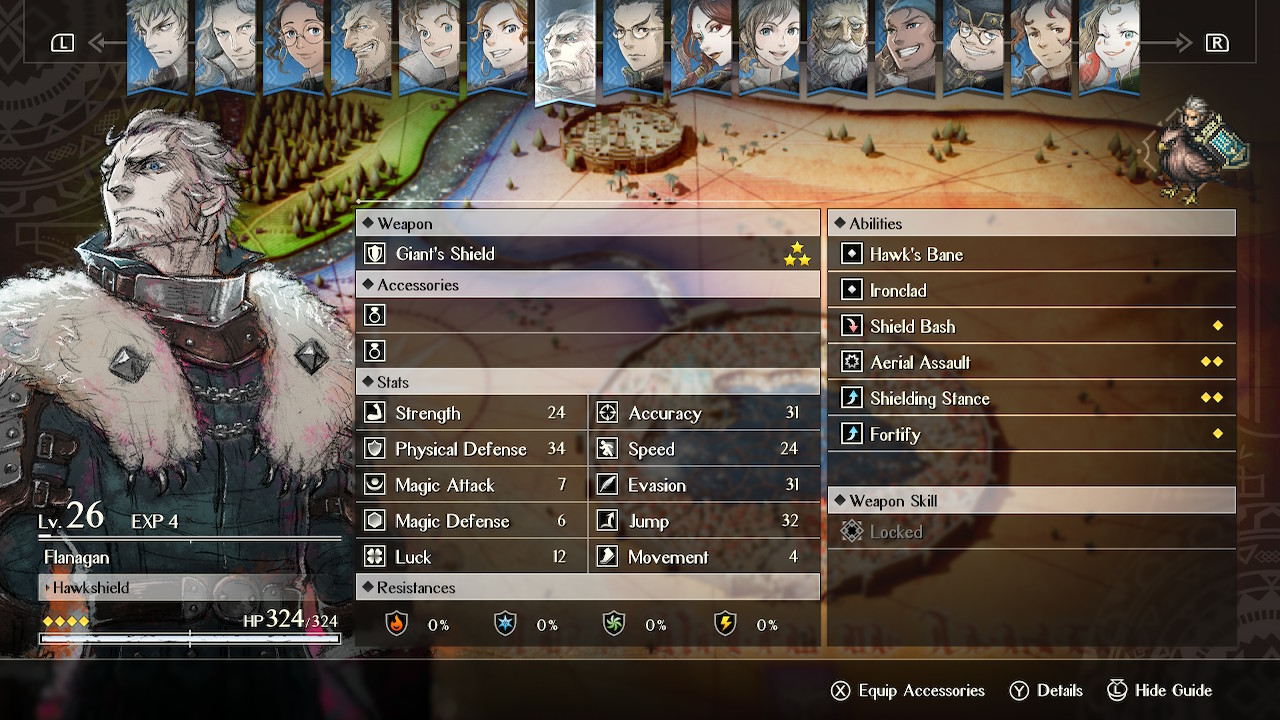Screen dimensions: 1280x720
Task: Select the highlighted Flanagan portrait banner
Action: click(565, 50)
